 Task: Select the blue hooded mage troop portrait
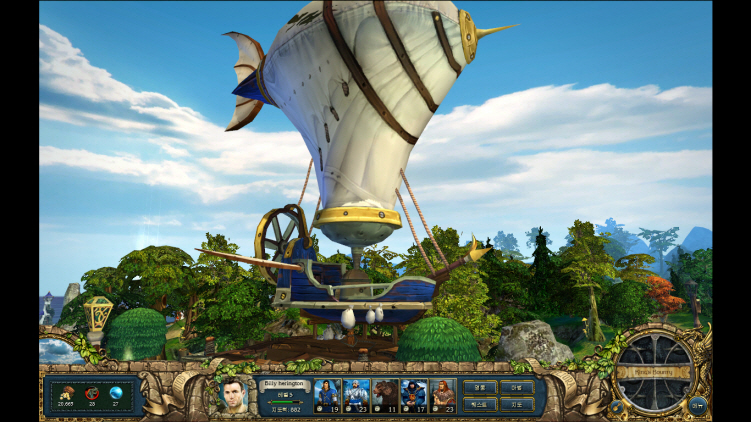[414, 394]
